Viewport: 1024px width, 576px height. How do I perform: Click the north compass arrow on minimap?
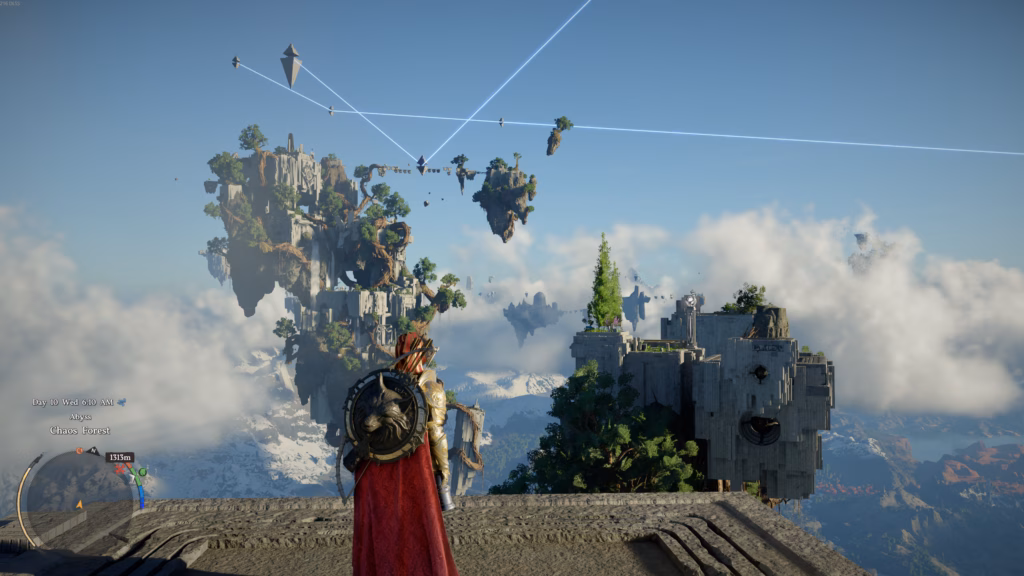coord(93,451)
